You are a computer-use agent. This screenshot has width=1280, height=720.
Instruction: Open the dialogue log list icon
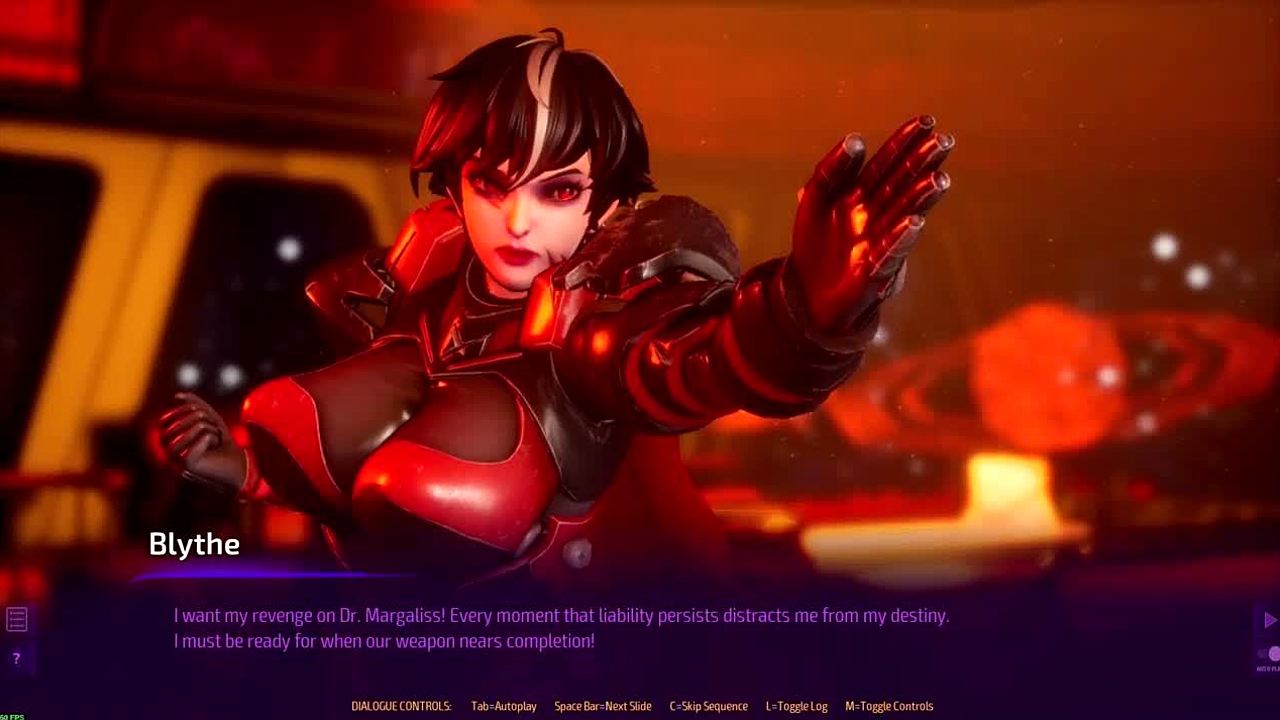coord(16,620)
